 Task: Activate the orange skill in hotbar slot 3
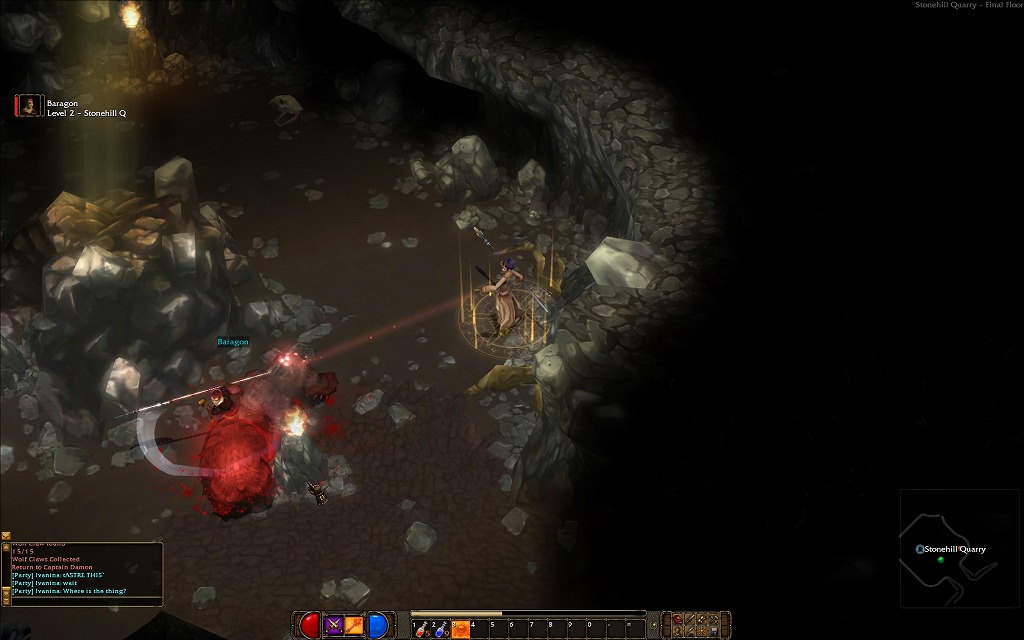click(460, 629)
